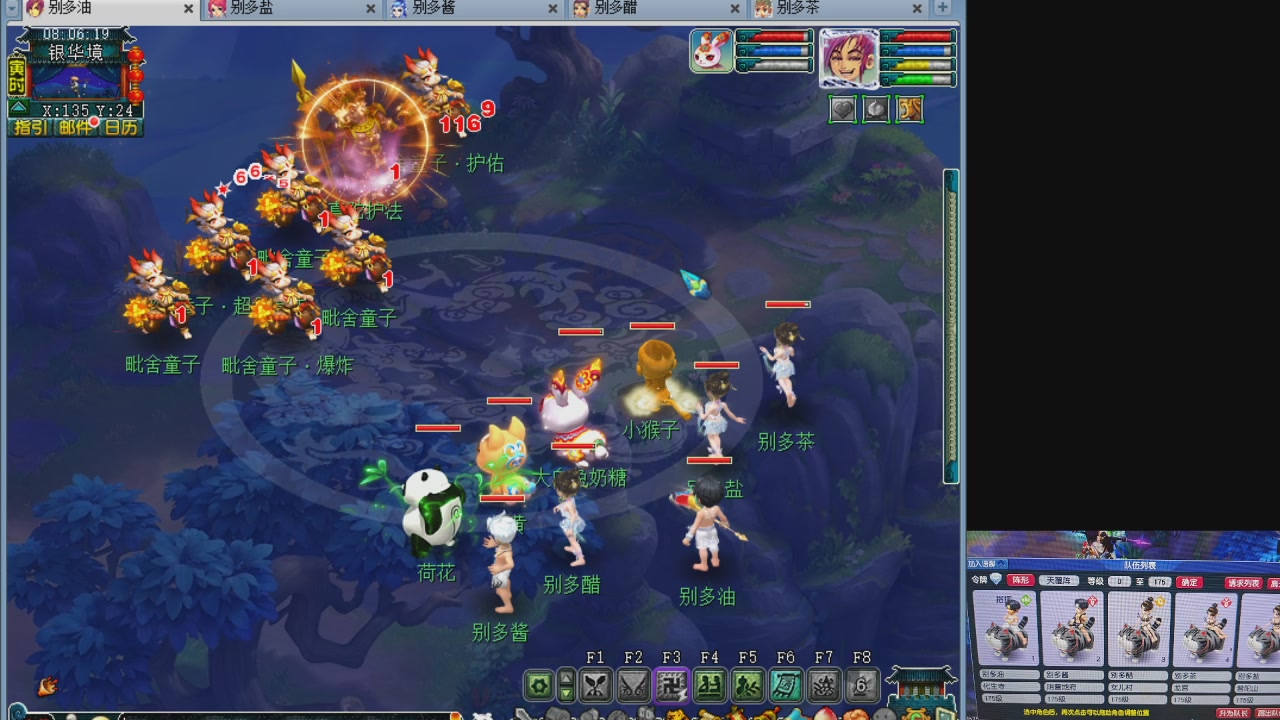Click the F6 scroll skill icon
1280x720 pixels.
pyautogui.click(x=786, y=685)
